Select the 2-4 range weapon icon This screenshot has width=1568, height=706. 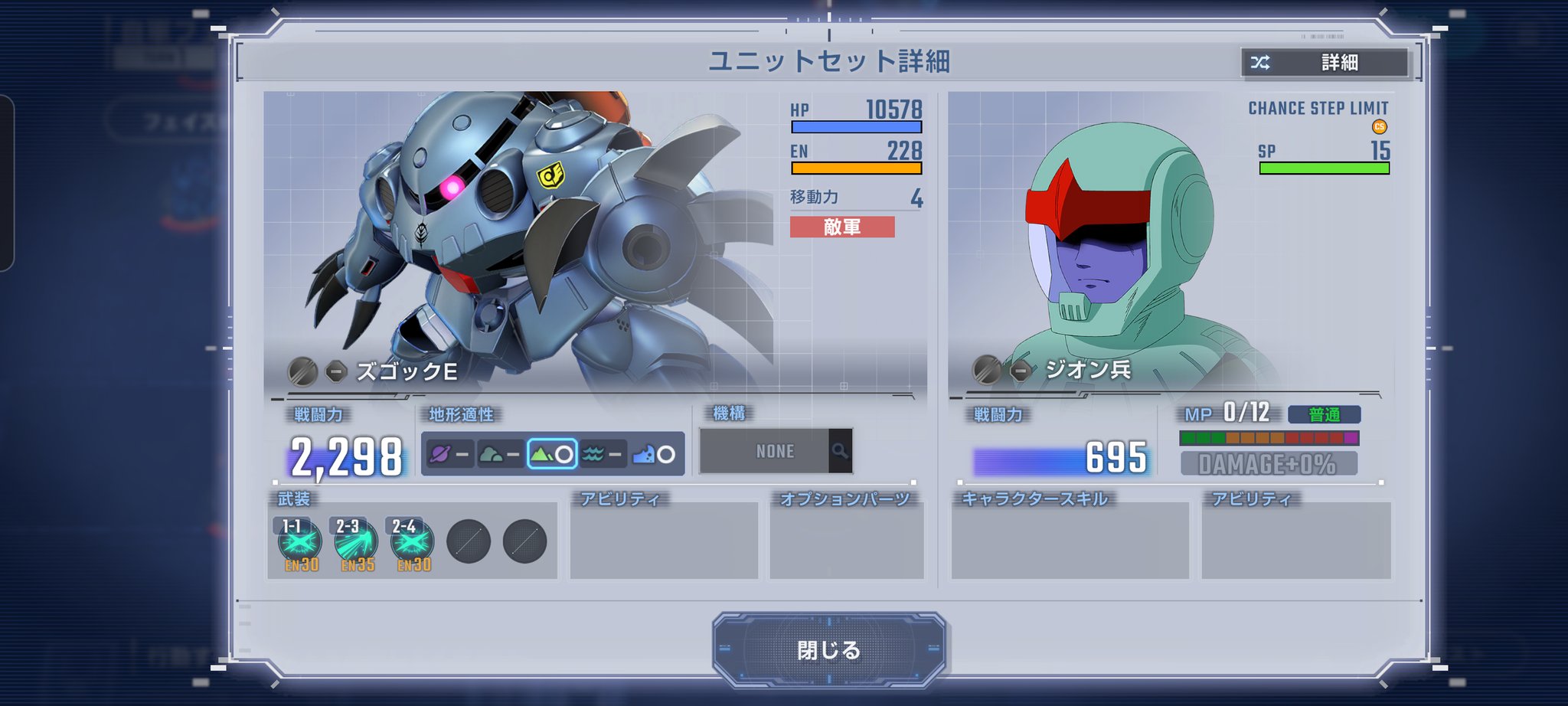coord(412,542)
